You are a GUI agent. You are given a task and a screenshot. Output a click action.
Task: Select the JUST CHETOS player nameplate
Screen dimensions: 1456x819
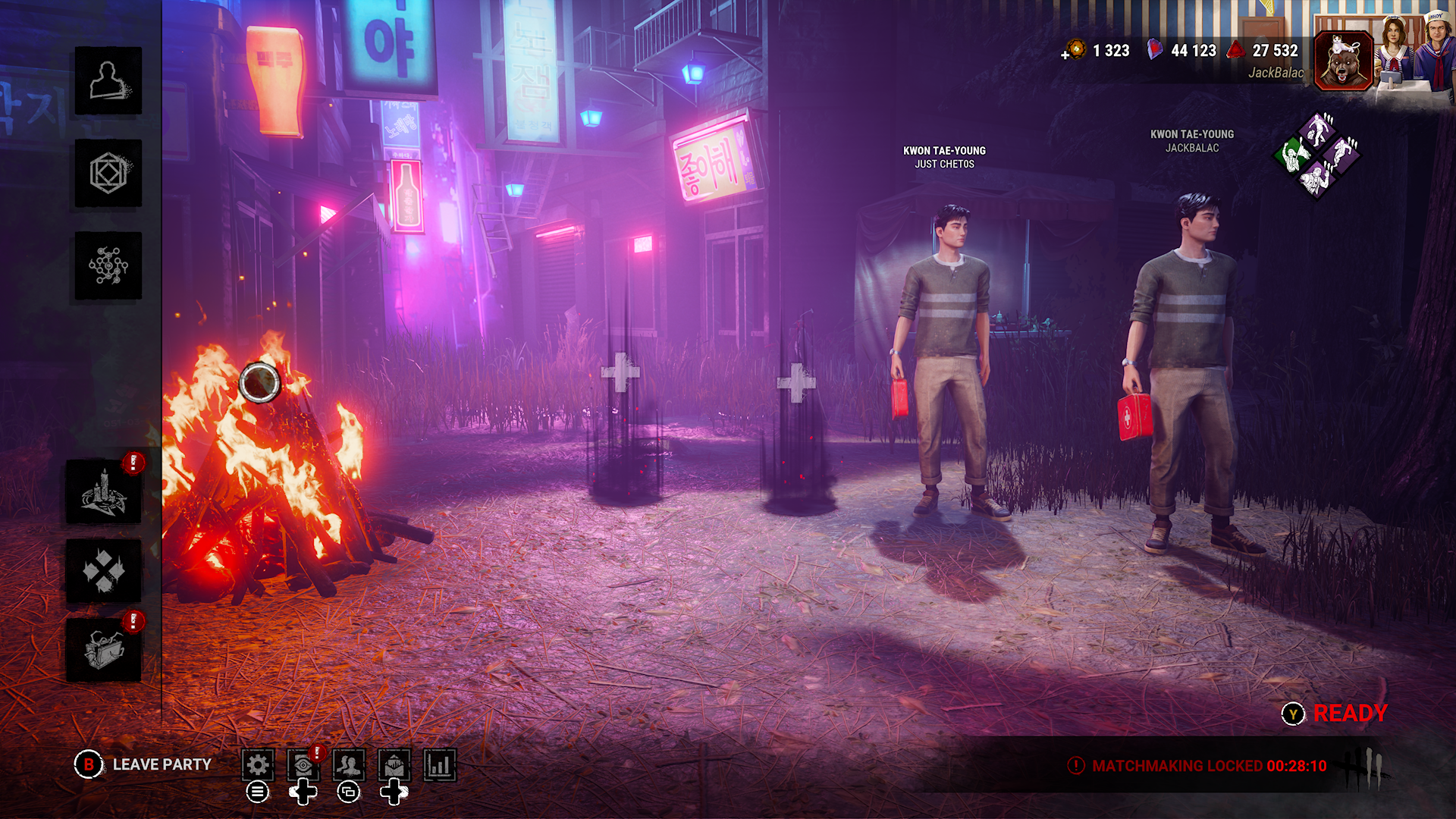tap(944, 157)
